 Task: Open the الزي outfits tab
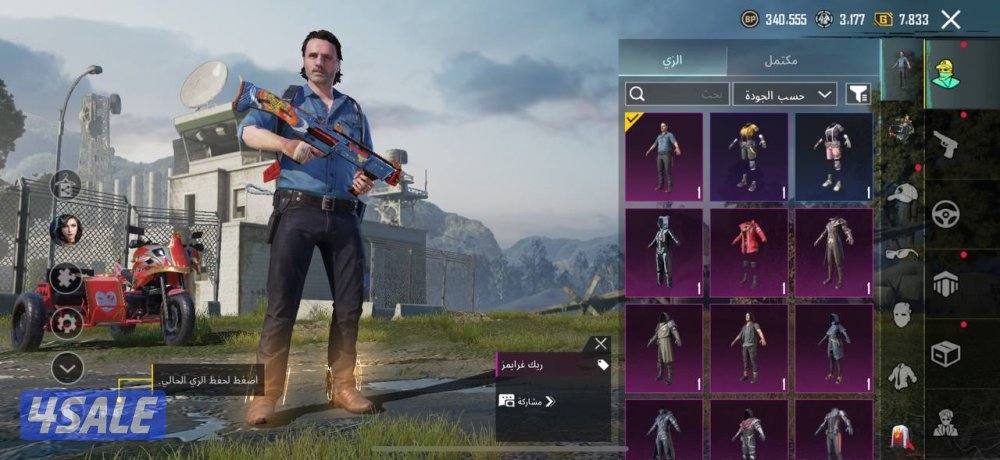(672, 60)
